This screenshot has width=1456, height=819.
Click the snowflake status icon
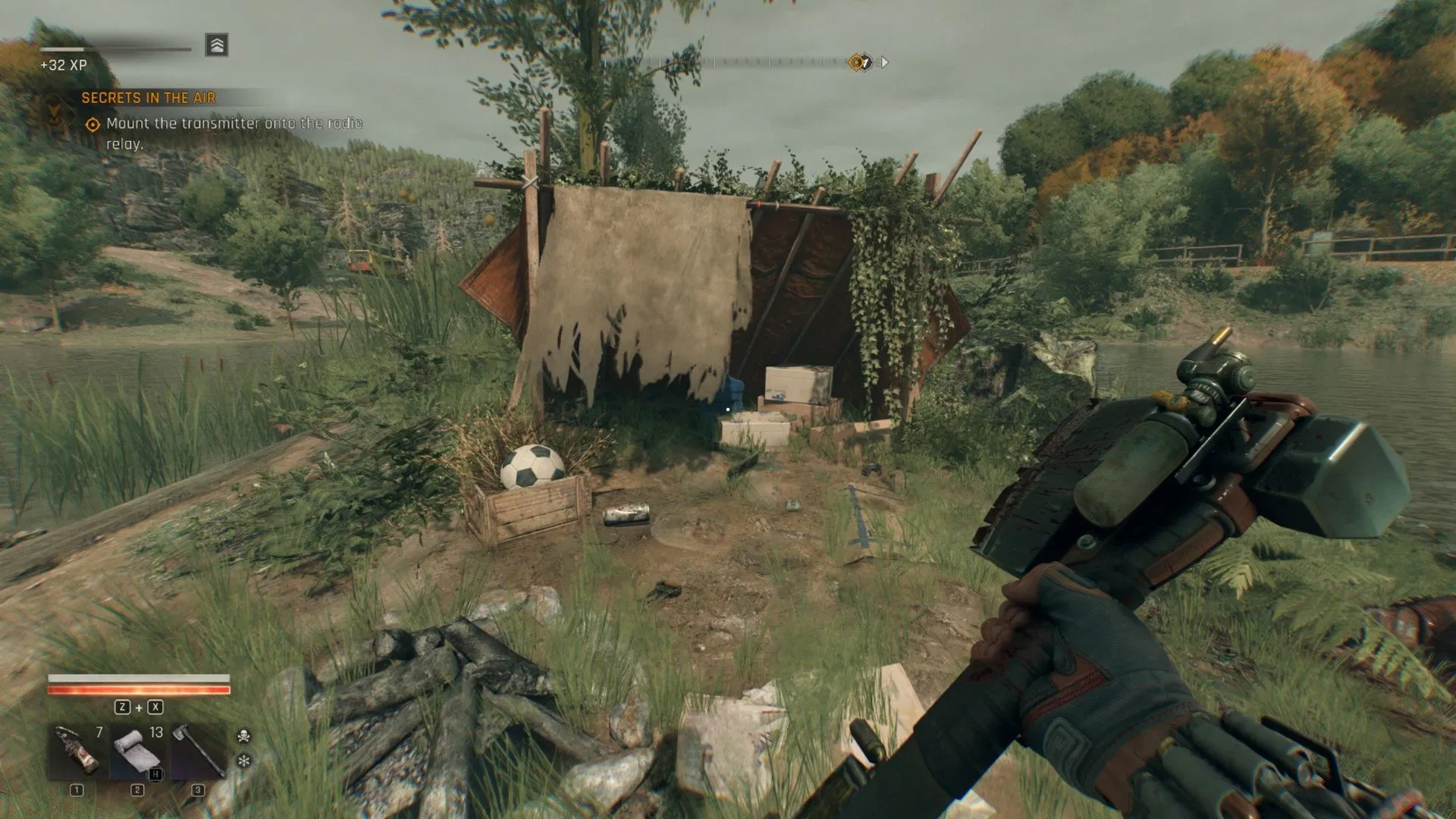(x=244, y=760)
